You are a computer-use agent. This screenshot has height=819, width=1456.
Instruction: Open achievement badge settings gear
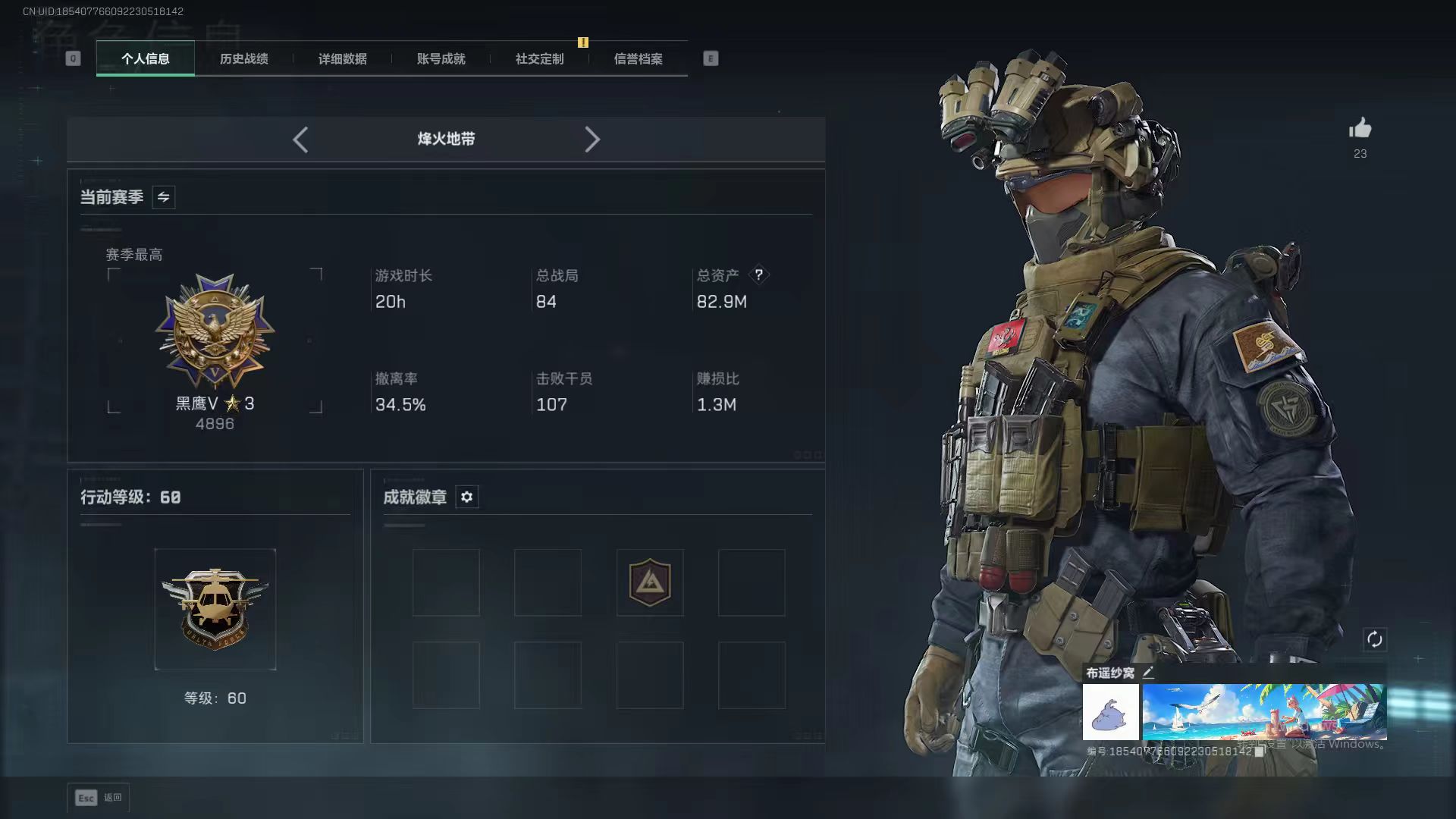pos(466,497)
